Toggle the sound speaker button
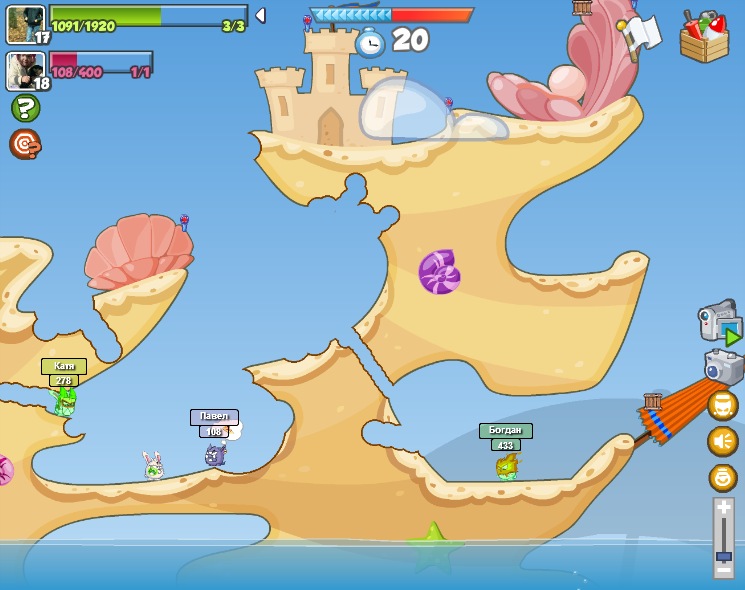Viewport: 745px width, 590px height. (x=722, y=441)
